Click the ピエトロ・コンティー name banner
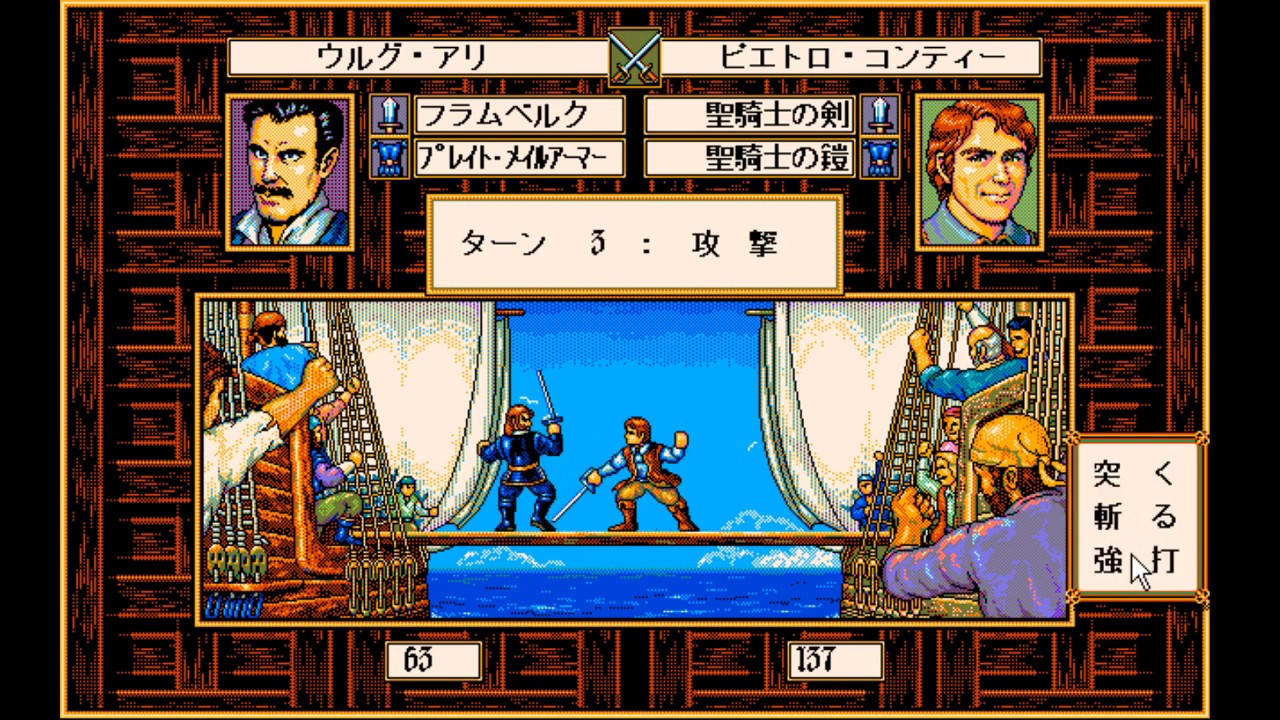Screen dimensions: 1280x720 (x=851, y=58)
